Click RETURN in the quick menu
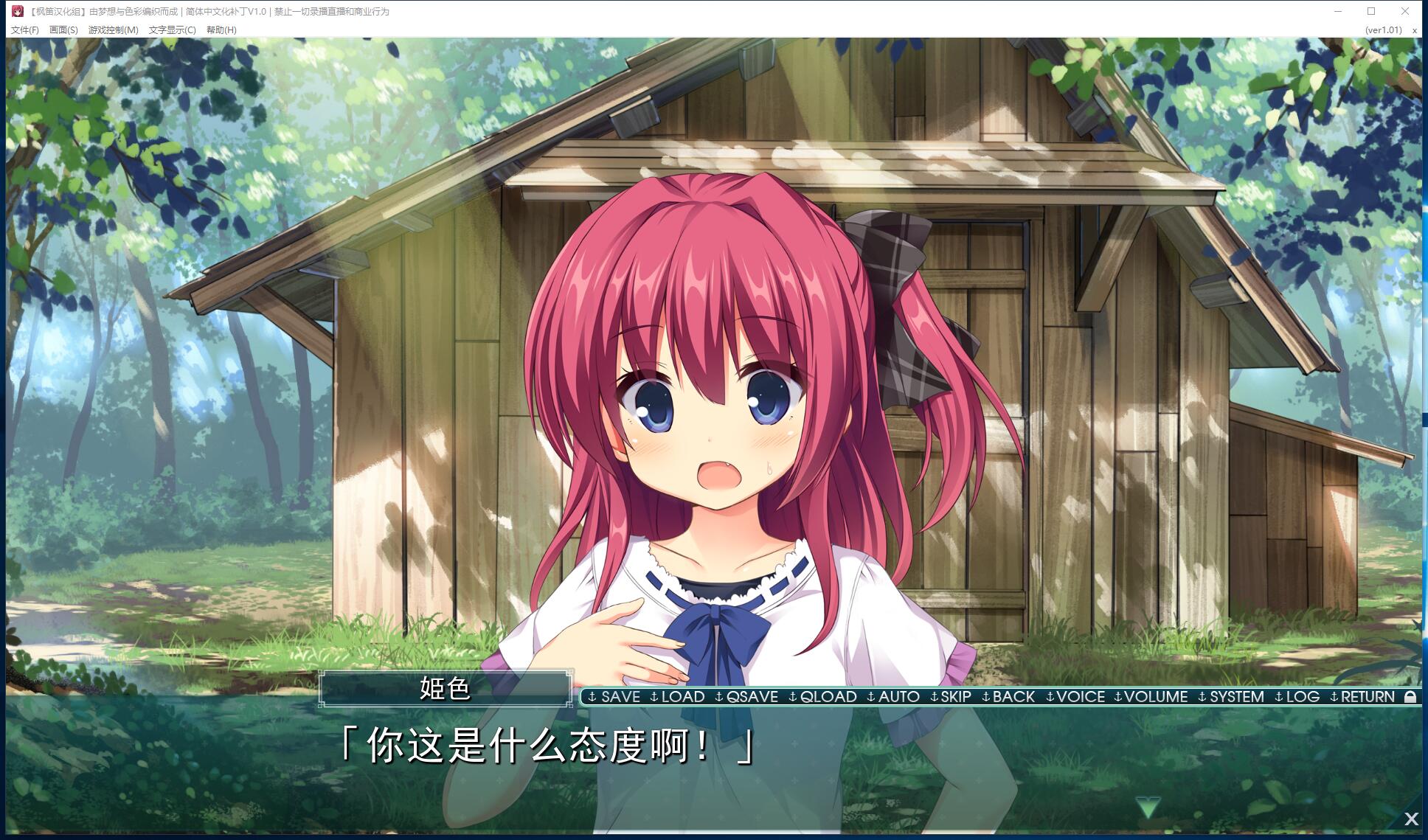Viewport: 1428px width, 840px height. pos(1362,697)
